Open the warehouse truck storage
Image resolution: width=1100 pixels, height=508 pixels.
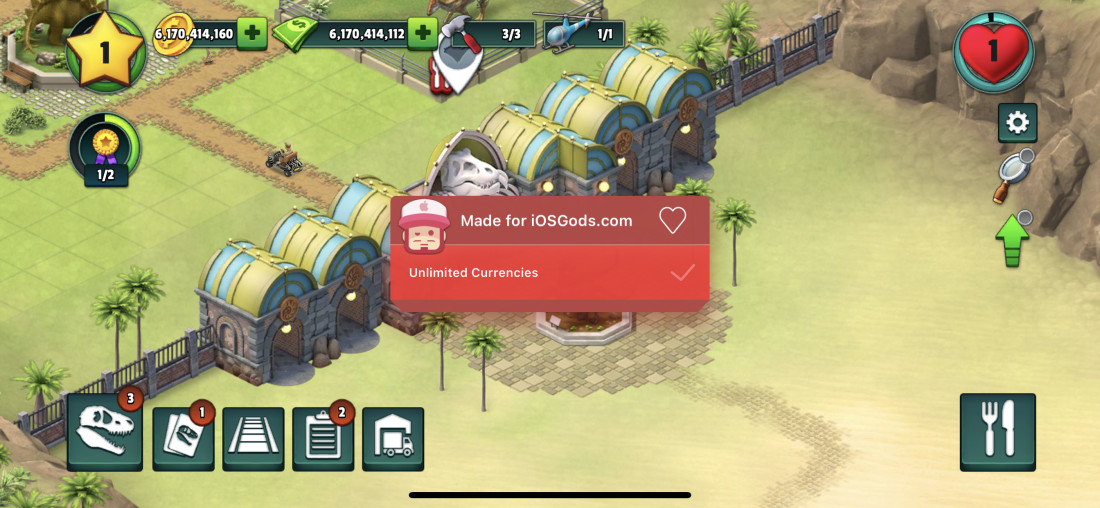[393, 438]
